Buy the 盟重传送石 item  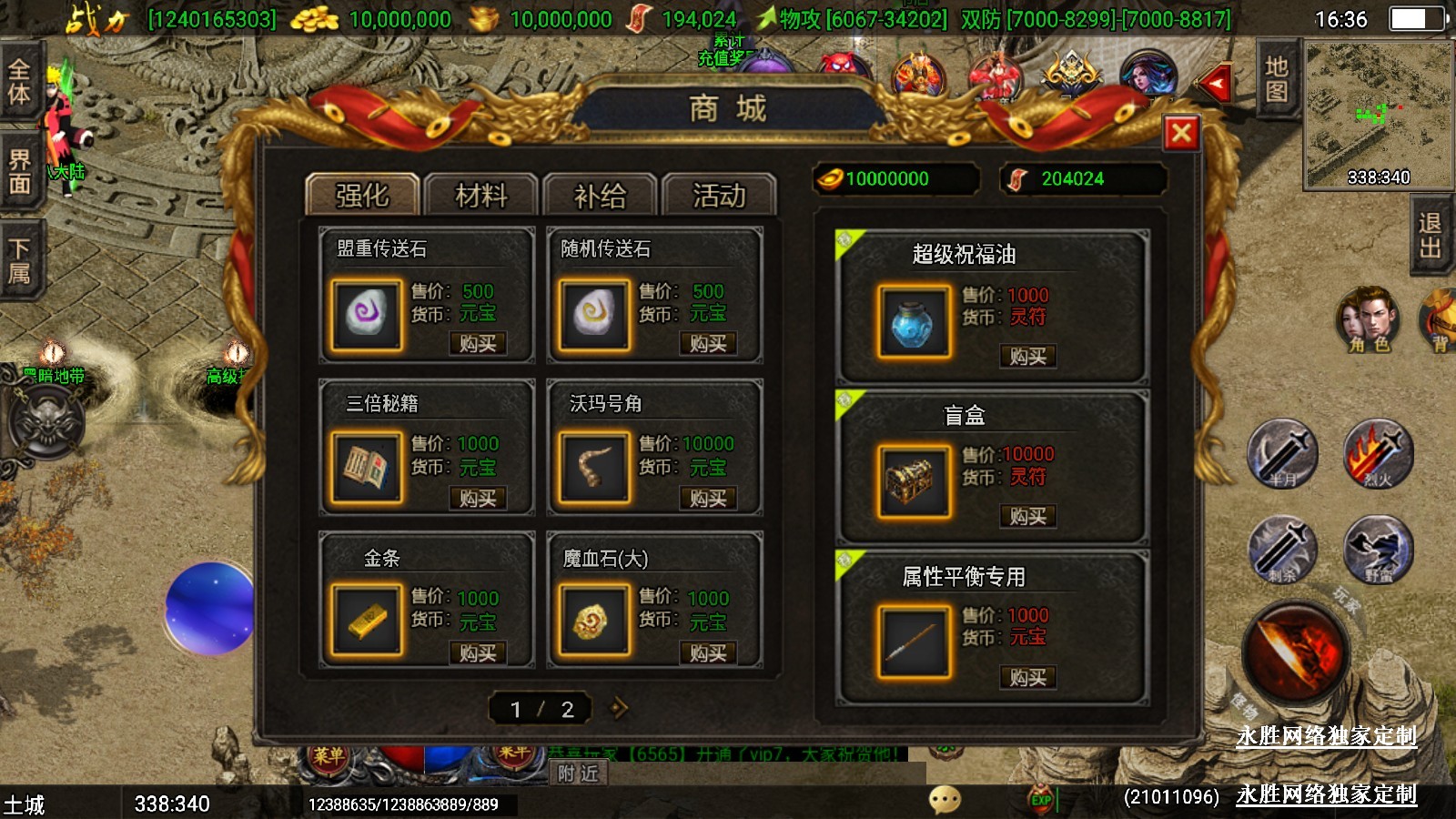click(x=478, y=344)
